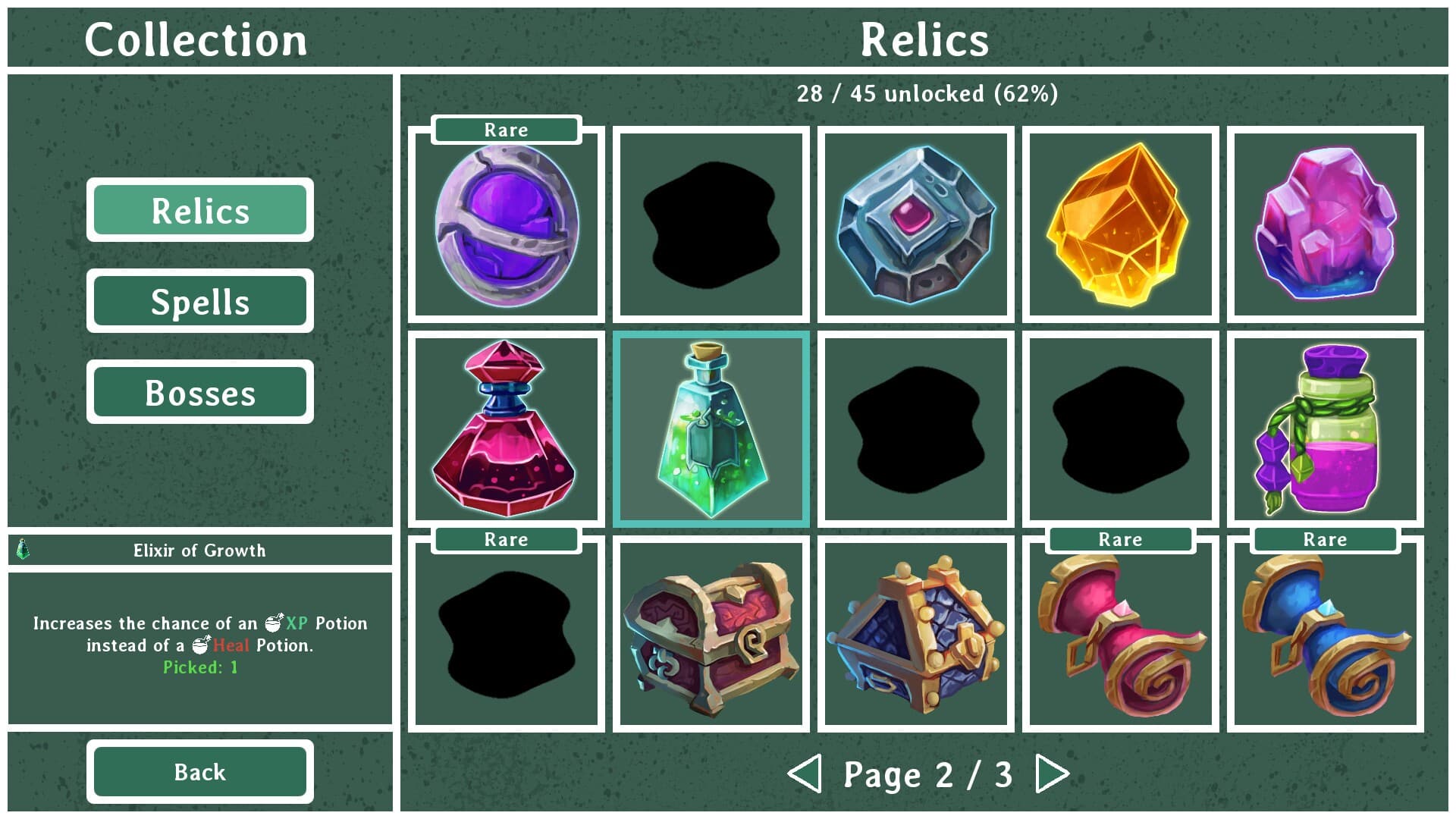Click the previous page arrow
The height and width of the screenshot is (819, 1456).
tap(807, 774)
